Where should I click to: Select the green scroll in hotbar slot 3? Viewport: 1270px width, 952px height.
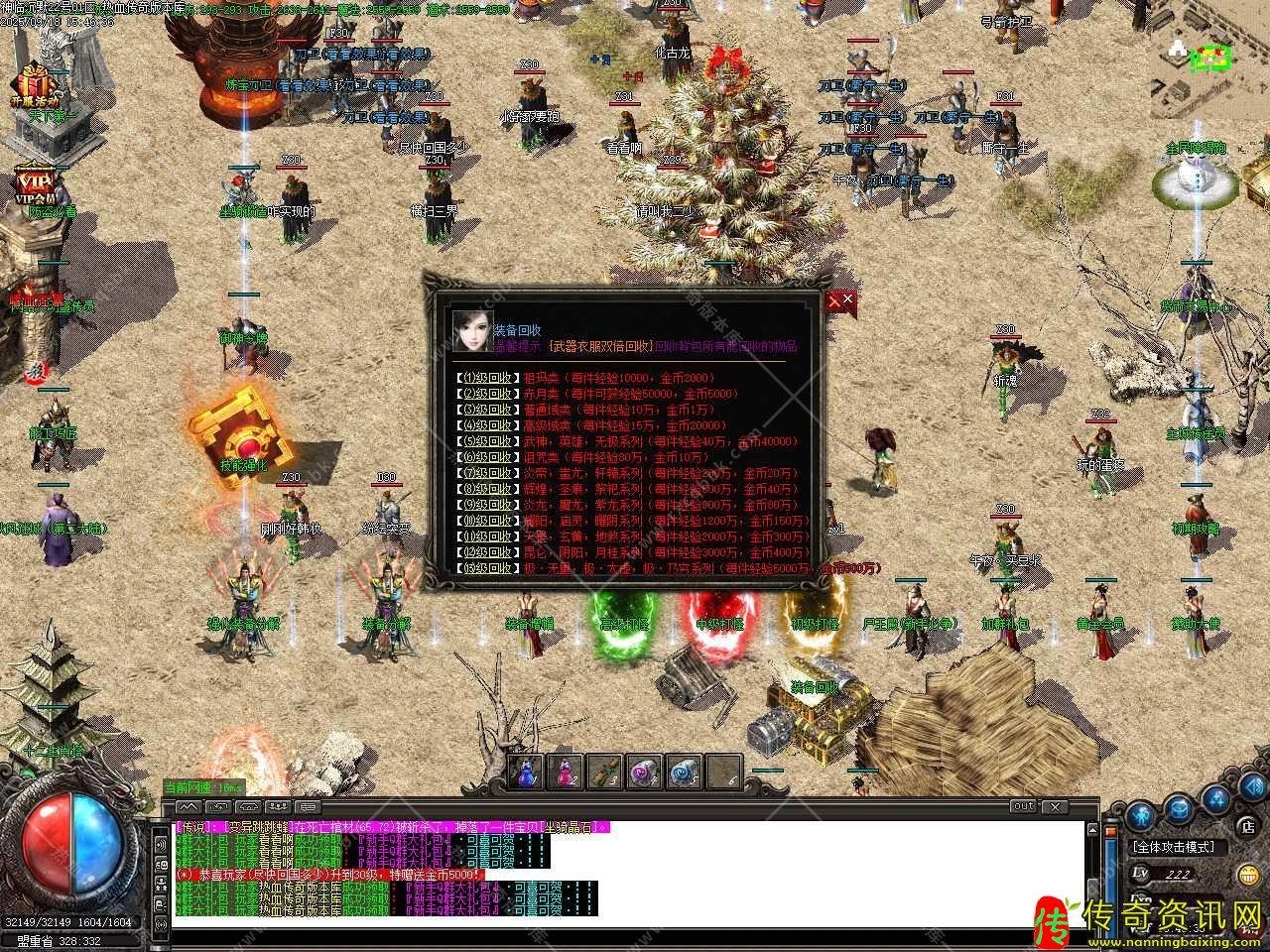(x=605, y=772)
